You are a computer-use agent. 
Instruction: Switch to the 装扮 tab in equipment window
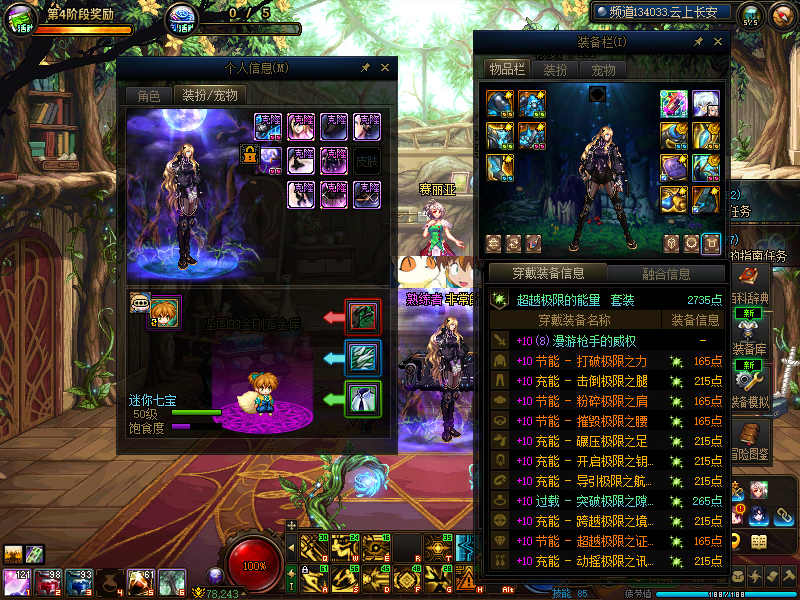555,70
